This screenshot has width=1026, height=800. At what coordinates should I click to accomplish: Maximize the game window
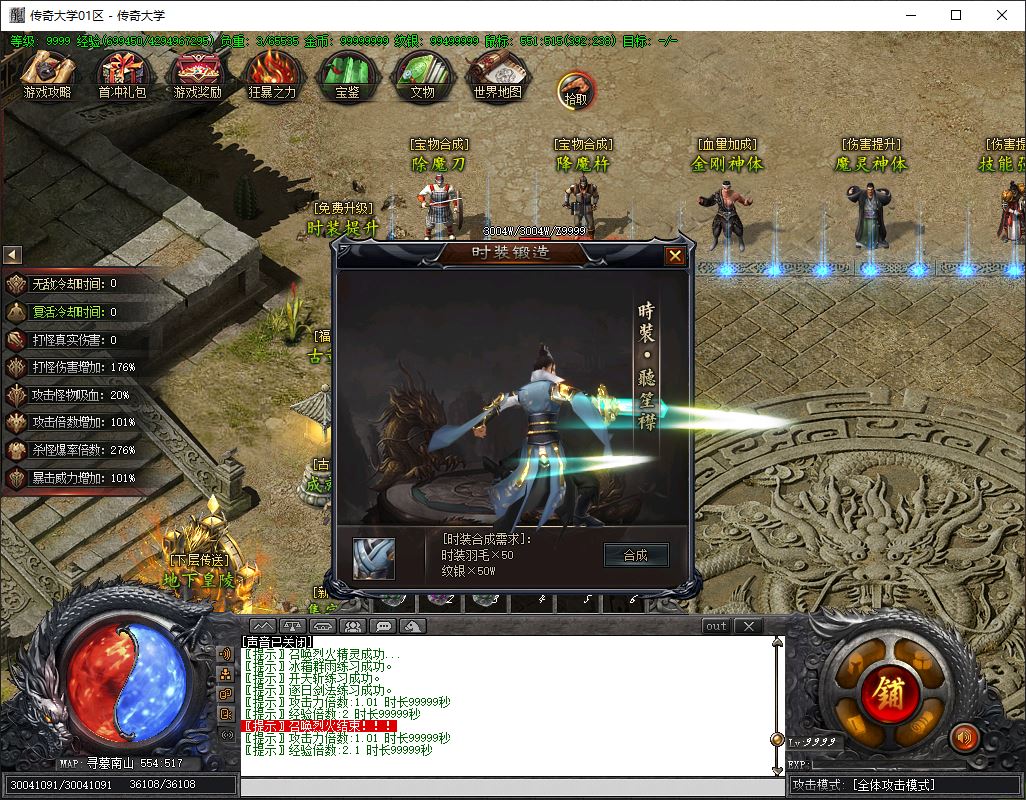pyautogui.click(x=956, y=15)
